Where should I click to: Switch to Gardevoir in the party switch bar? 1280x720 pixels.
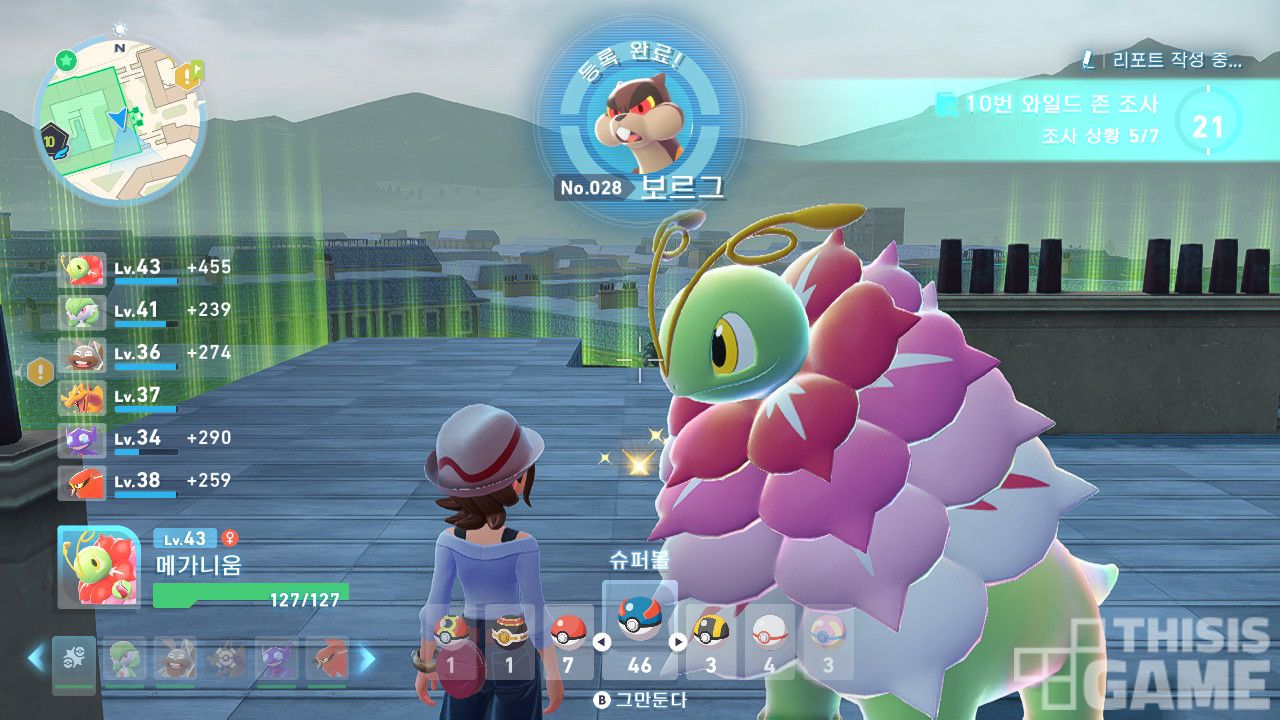(x=124, y=660)
